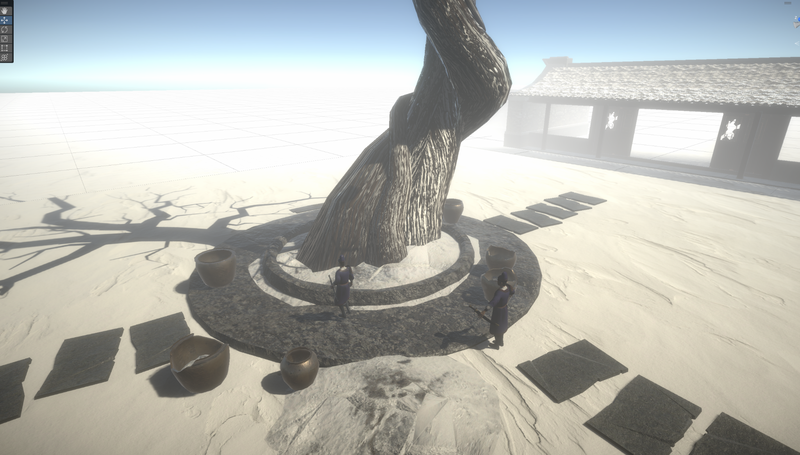Choose the rotate tool with circular arrows
The height and width of the screenshot is (455, 800).
coord(6,27)
